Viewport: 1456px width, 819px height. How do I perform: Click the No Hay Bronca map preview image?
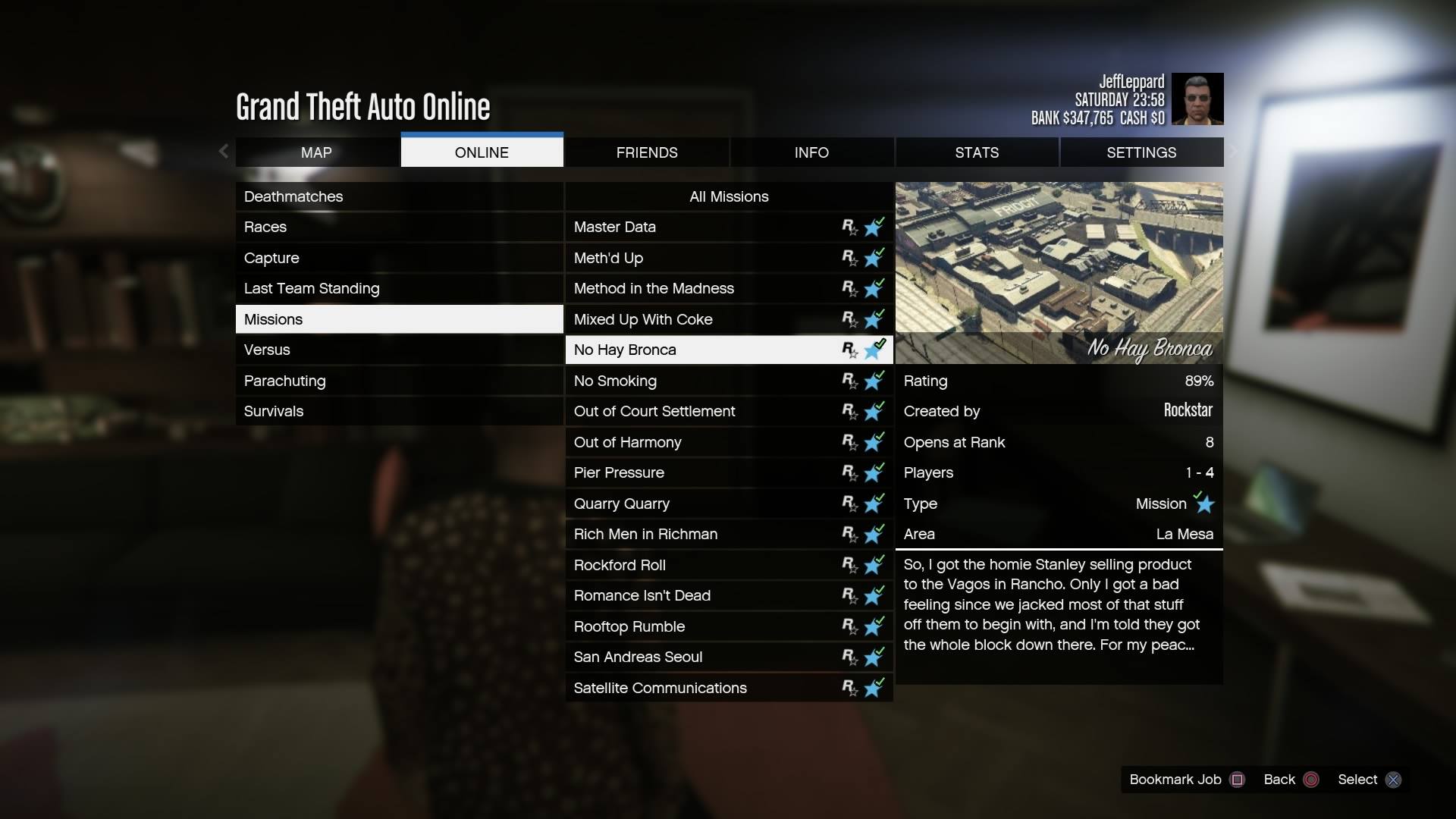point(1059,271)
